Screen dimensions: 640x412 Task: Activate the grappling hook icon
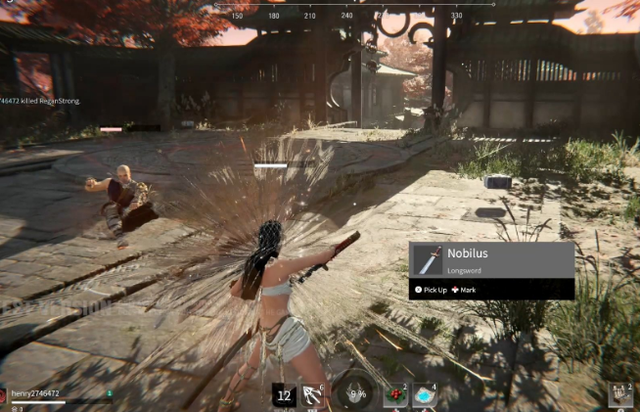314,395
